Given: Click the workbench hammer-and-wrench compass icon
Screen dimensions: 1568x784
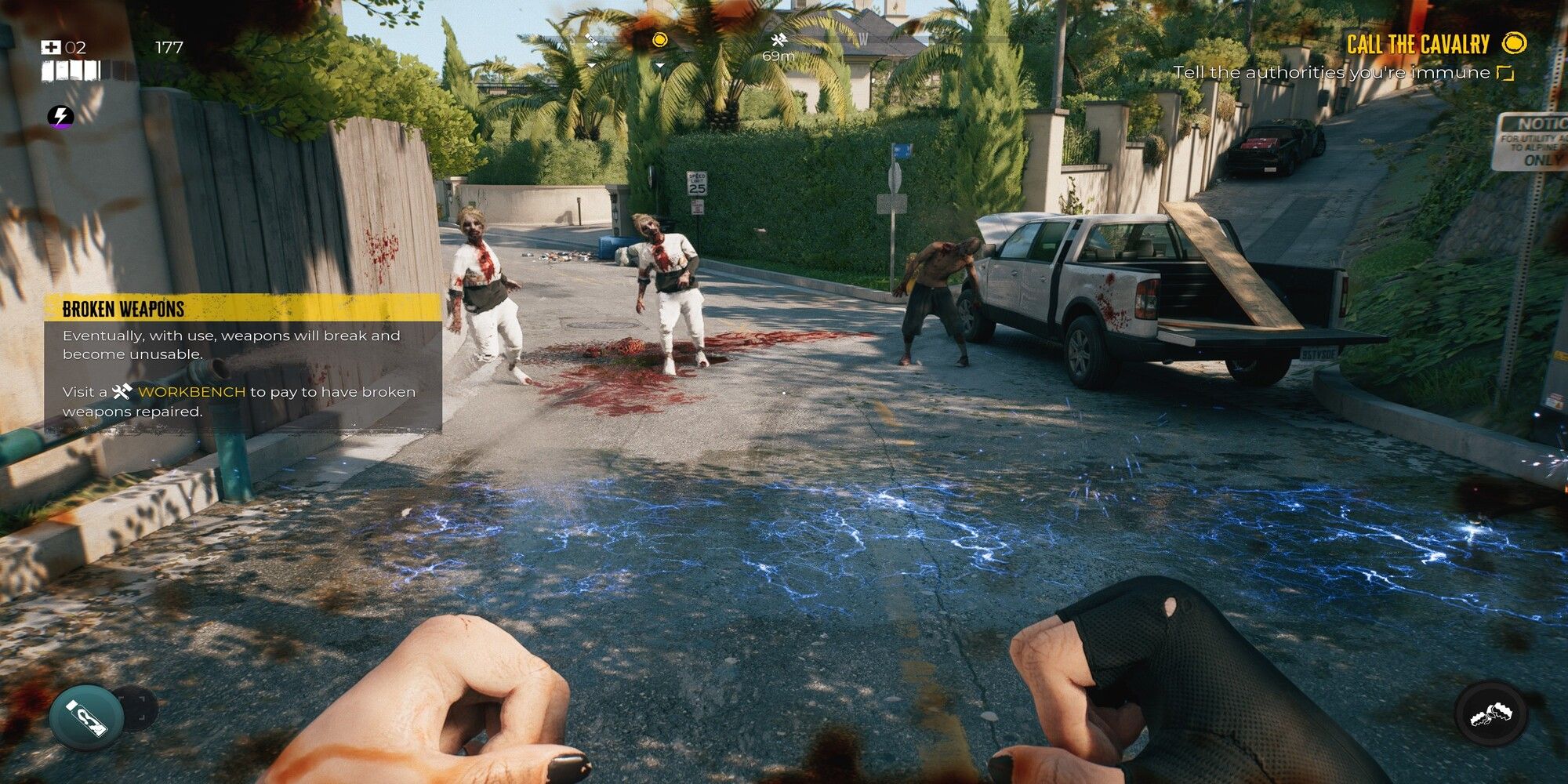Looking at the screenshot, I should tap(779, 41).
